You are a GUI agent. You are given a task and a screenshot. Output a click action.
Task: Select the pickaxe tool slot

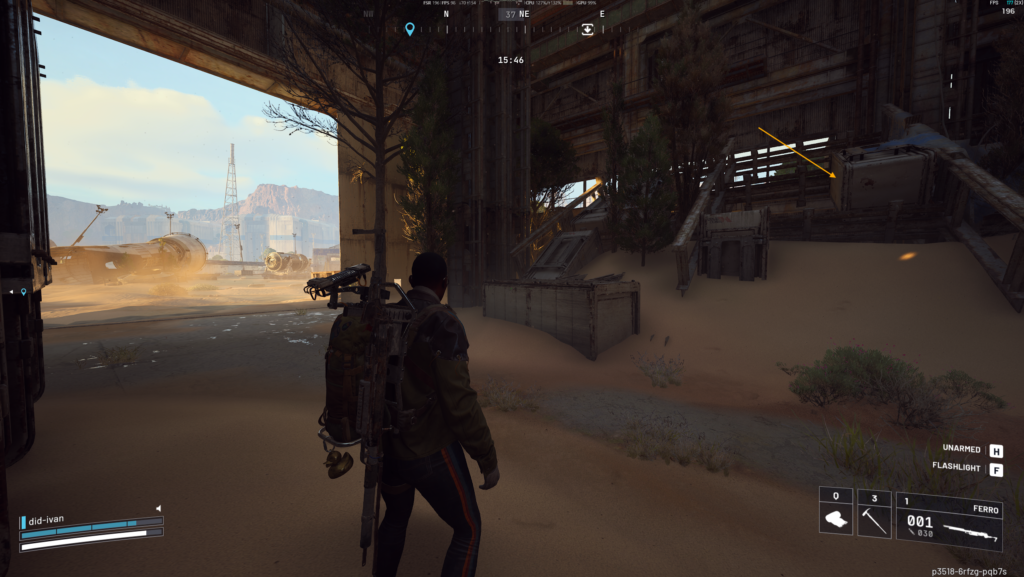[x=874, y=513]
